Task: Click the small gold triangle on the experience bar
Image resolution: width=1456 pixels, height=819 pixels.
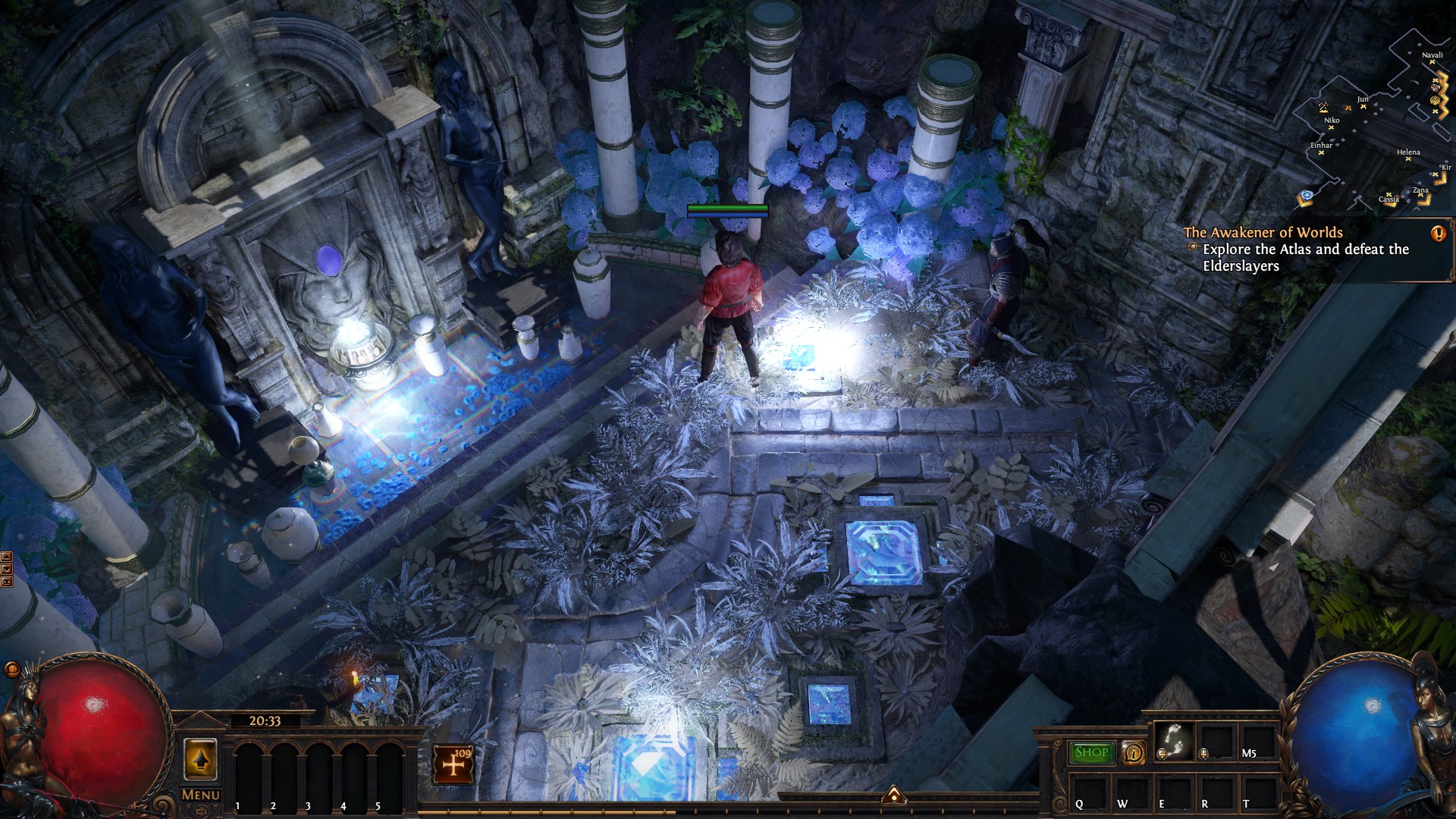Action: 894,795
